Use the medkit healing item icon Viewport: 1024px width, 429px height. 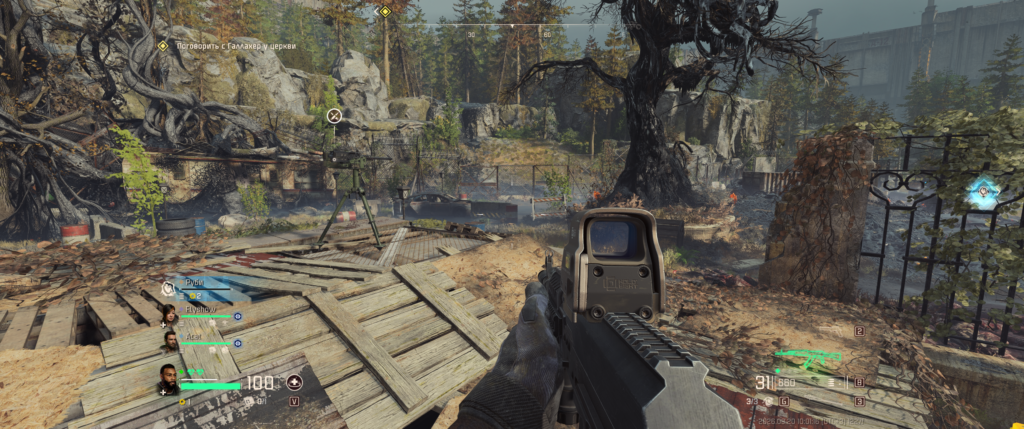[x=294, y=382]
